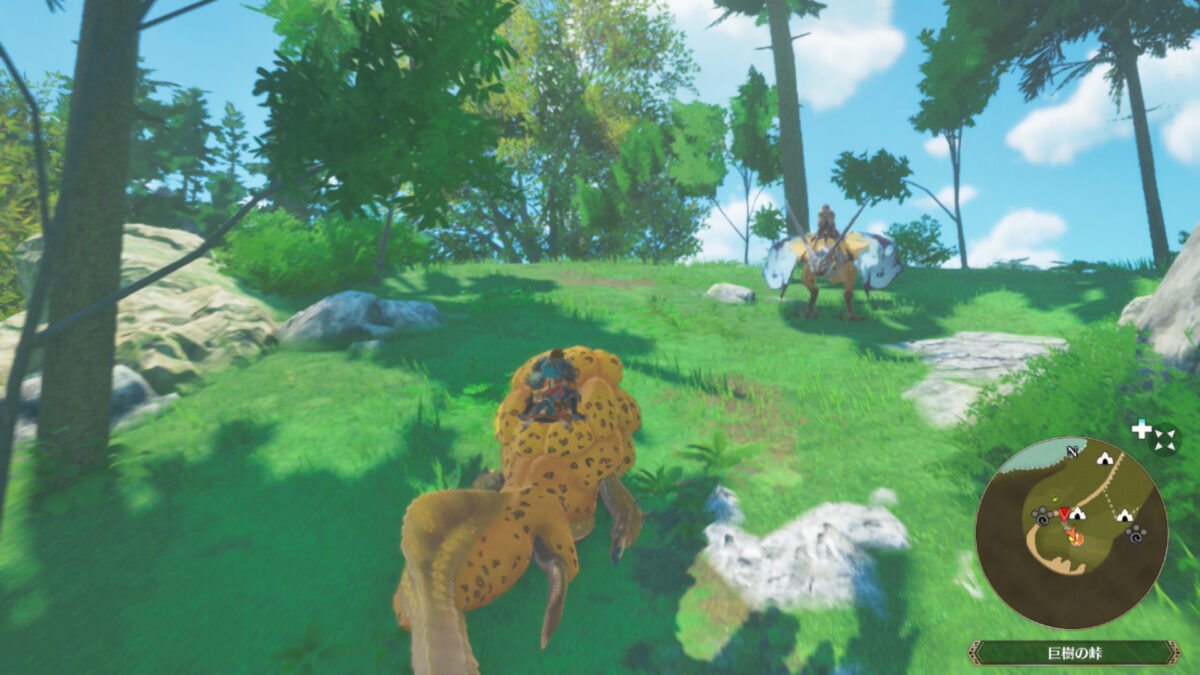1200x675 pixels.
Task: Expand the map with the four-arrow icon
Action: click(x=1164, y=439)
